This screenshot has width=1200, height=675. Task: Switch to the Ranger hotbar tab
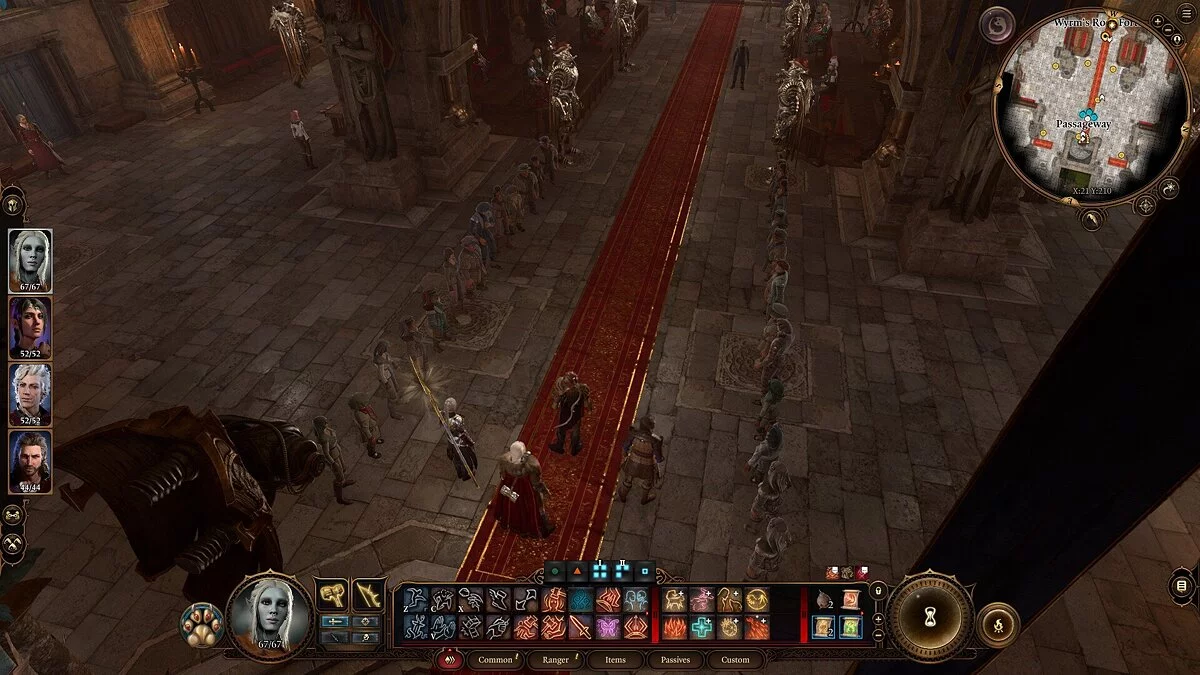556,660
